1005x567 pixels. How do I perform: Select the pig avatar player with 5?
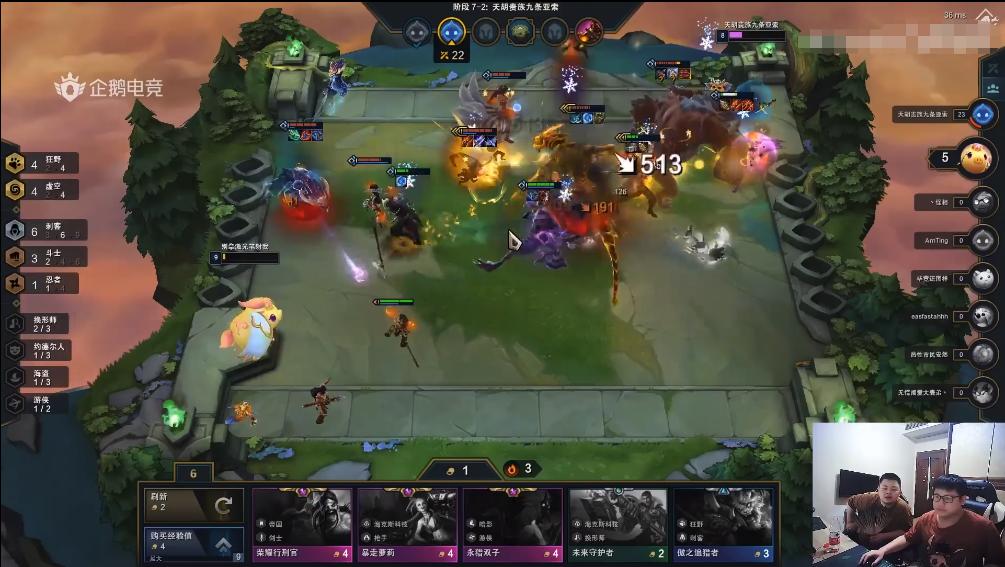976,157
